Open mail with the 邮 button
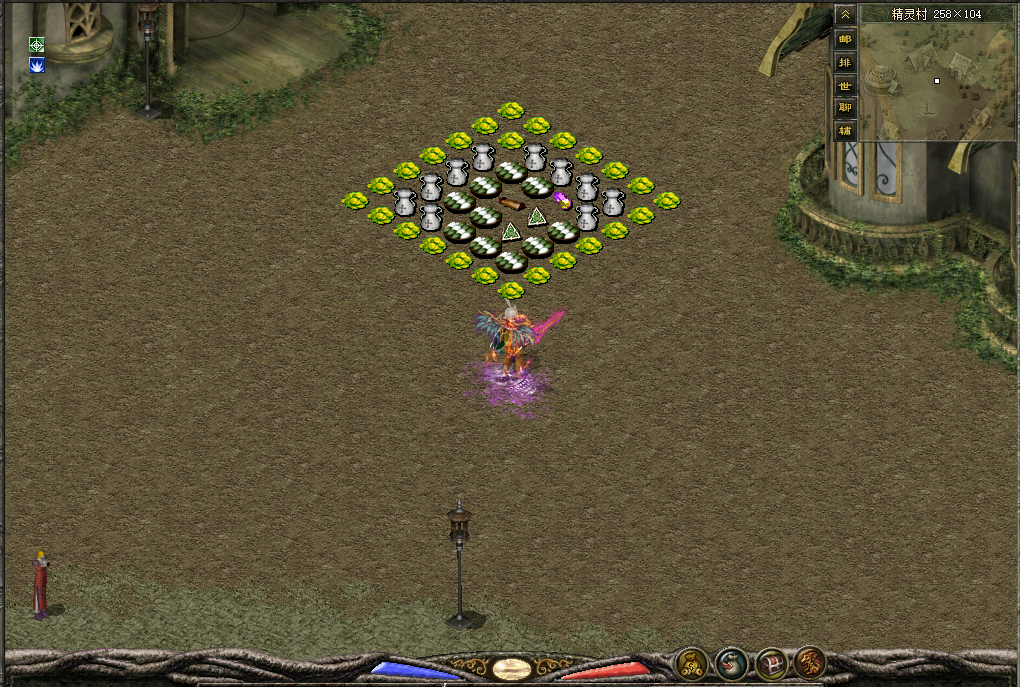This screenshot has height=687, width=1020. 845,40
